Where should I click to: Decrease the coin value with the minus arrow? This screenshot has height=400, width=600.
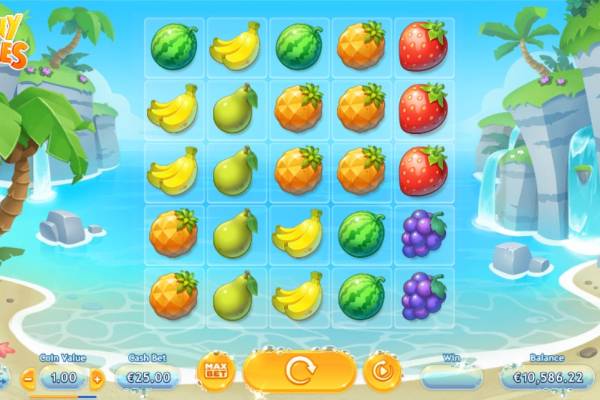click(x=28, y=378)
